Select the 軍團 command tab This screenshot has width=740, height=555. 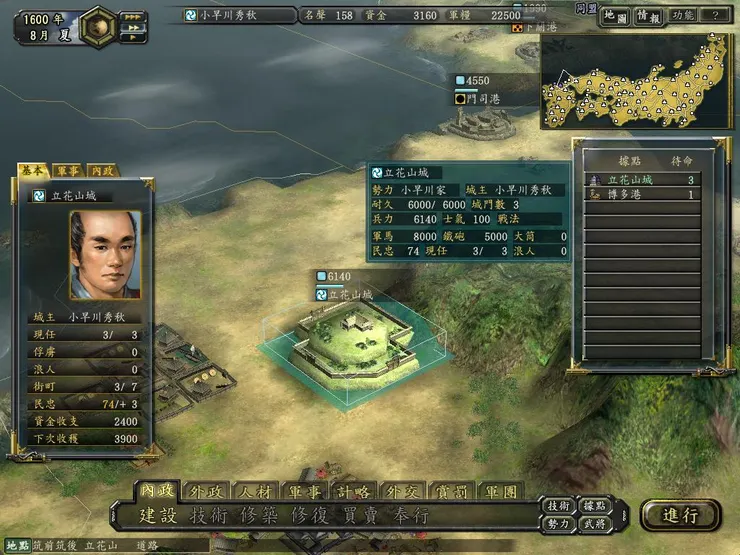pos(501,492)
